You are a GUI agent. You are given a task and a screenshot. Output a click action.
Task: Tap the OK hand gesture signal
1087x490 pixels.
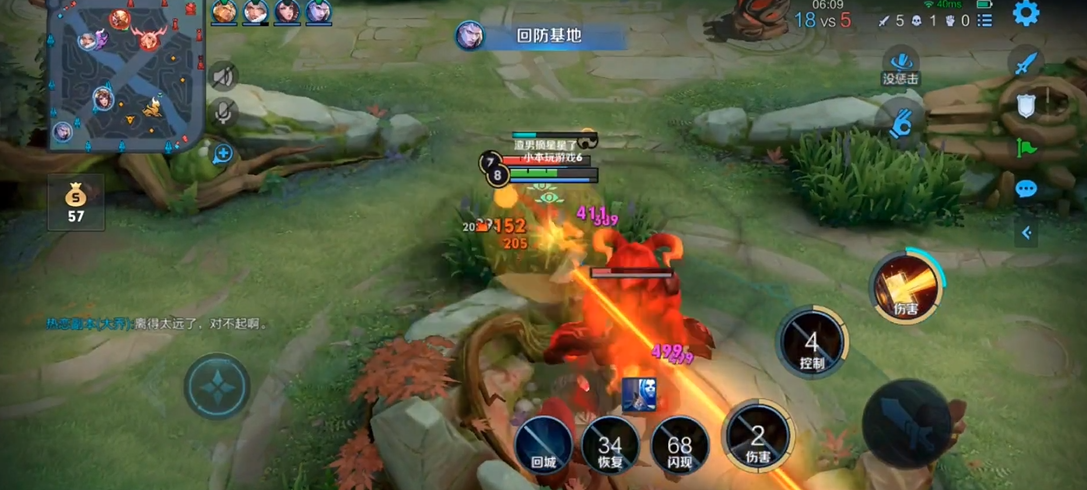tap(901, 122)
